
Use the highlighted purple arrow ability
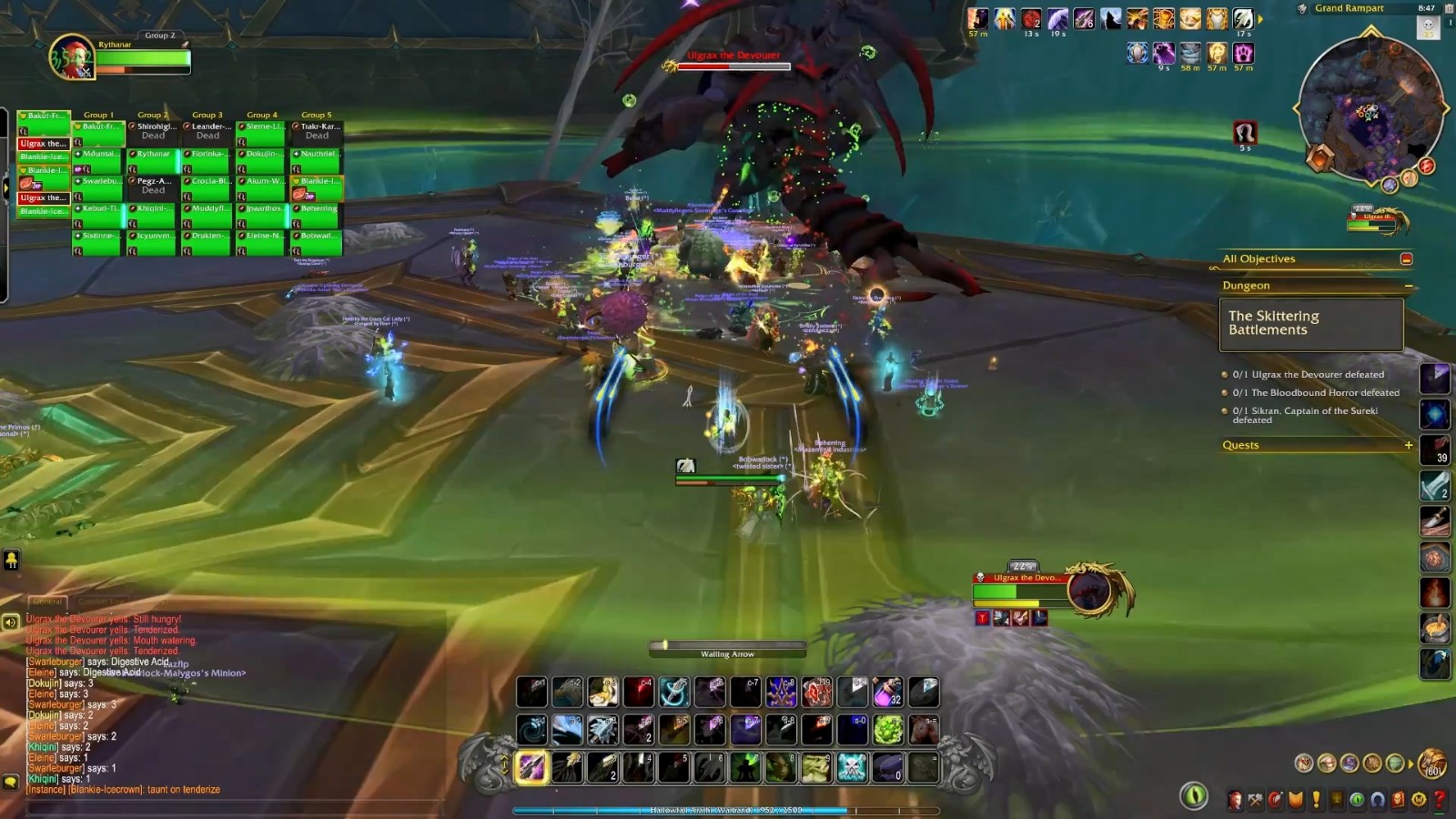click(531, 767)
